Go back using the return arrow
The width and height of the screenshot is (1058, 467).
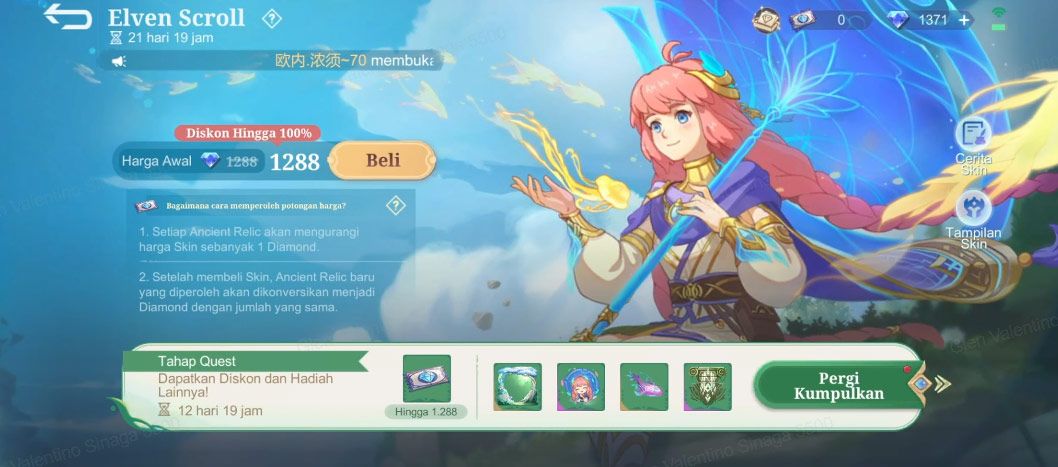click(67, 18)
